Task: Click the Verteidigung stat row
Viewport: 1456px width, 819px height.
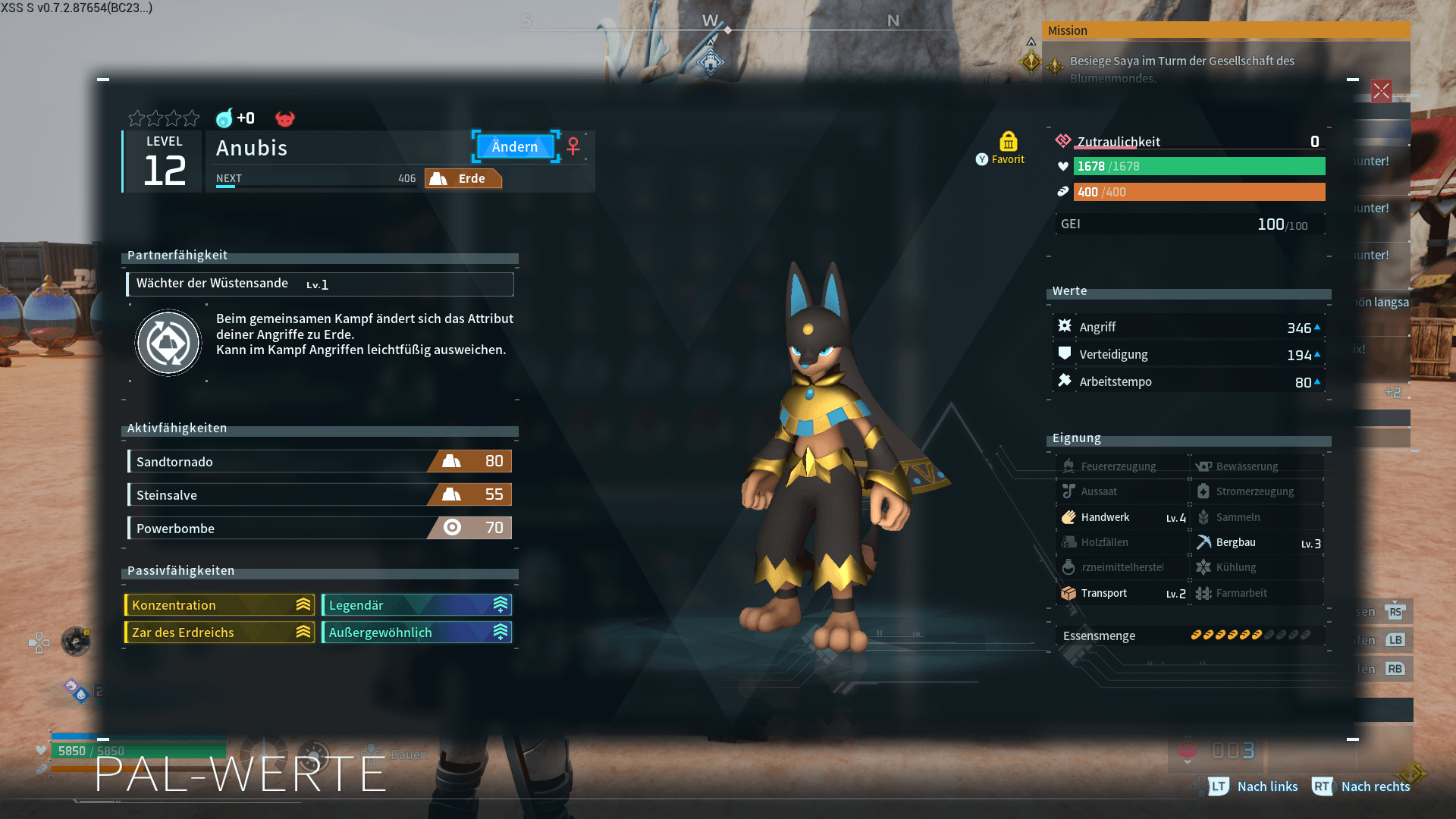Action: (1188, 354)
